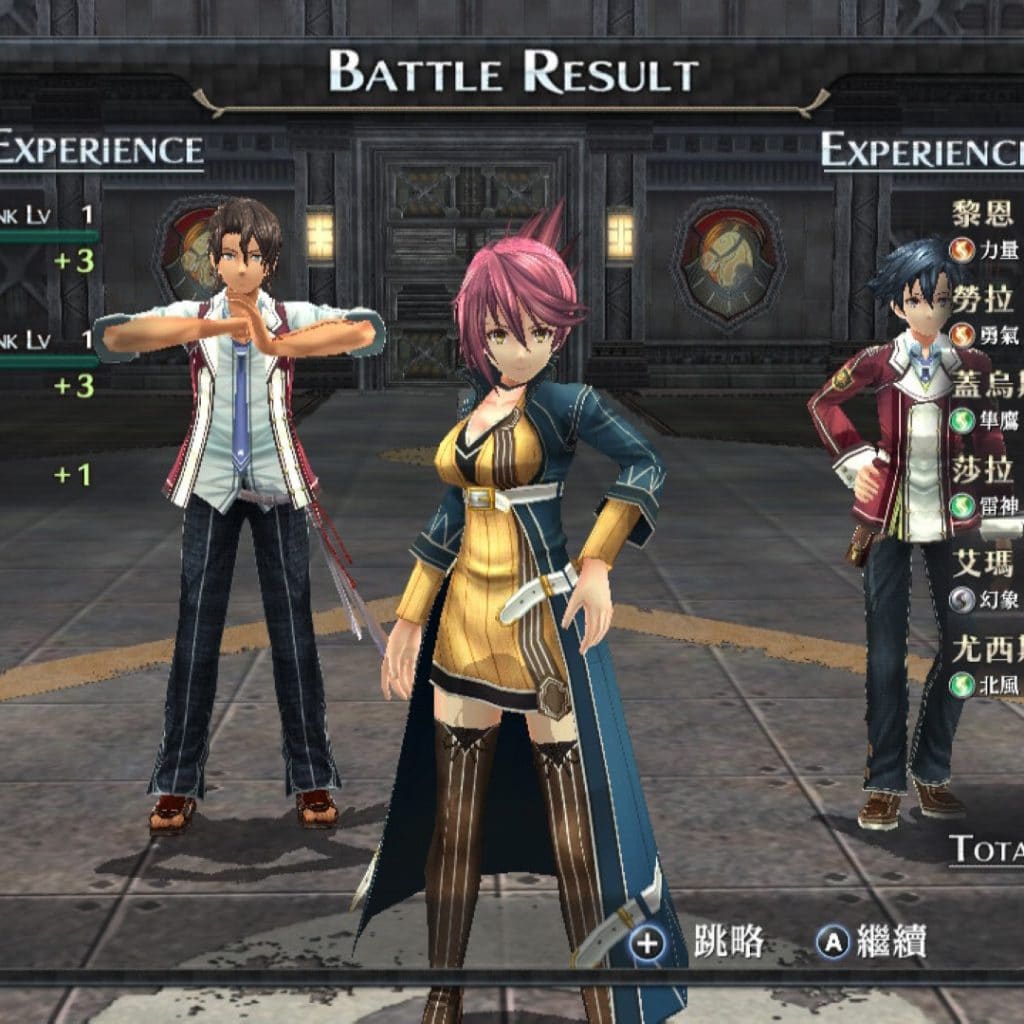Click the 力量 master quartz icon
The height and width of the screenshot is (1024, 1024).
pyautogui.click(x=962, y=250)
